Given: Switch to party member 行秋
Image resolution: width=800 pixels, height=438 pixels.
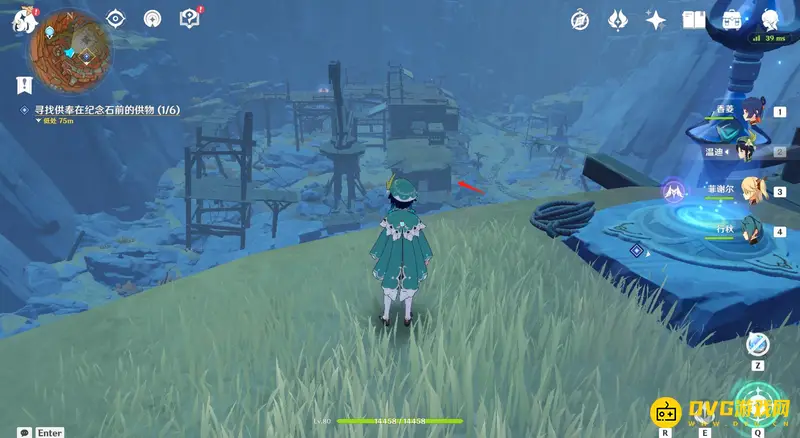Looking at the screenshot, I should [x=750, y=231].
